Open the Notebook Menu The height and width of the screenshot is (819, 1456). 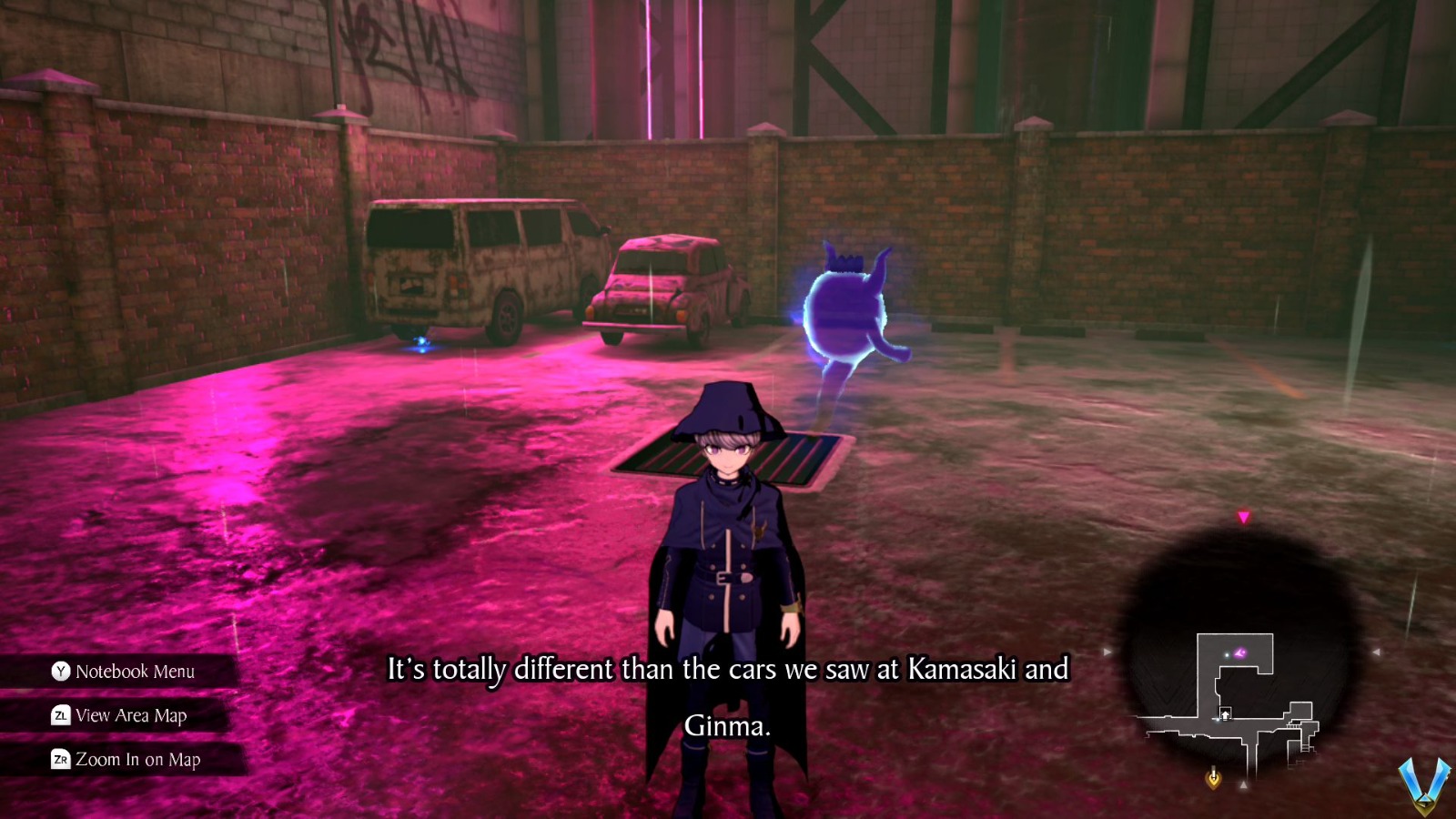[x=135, y=672]
